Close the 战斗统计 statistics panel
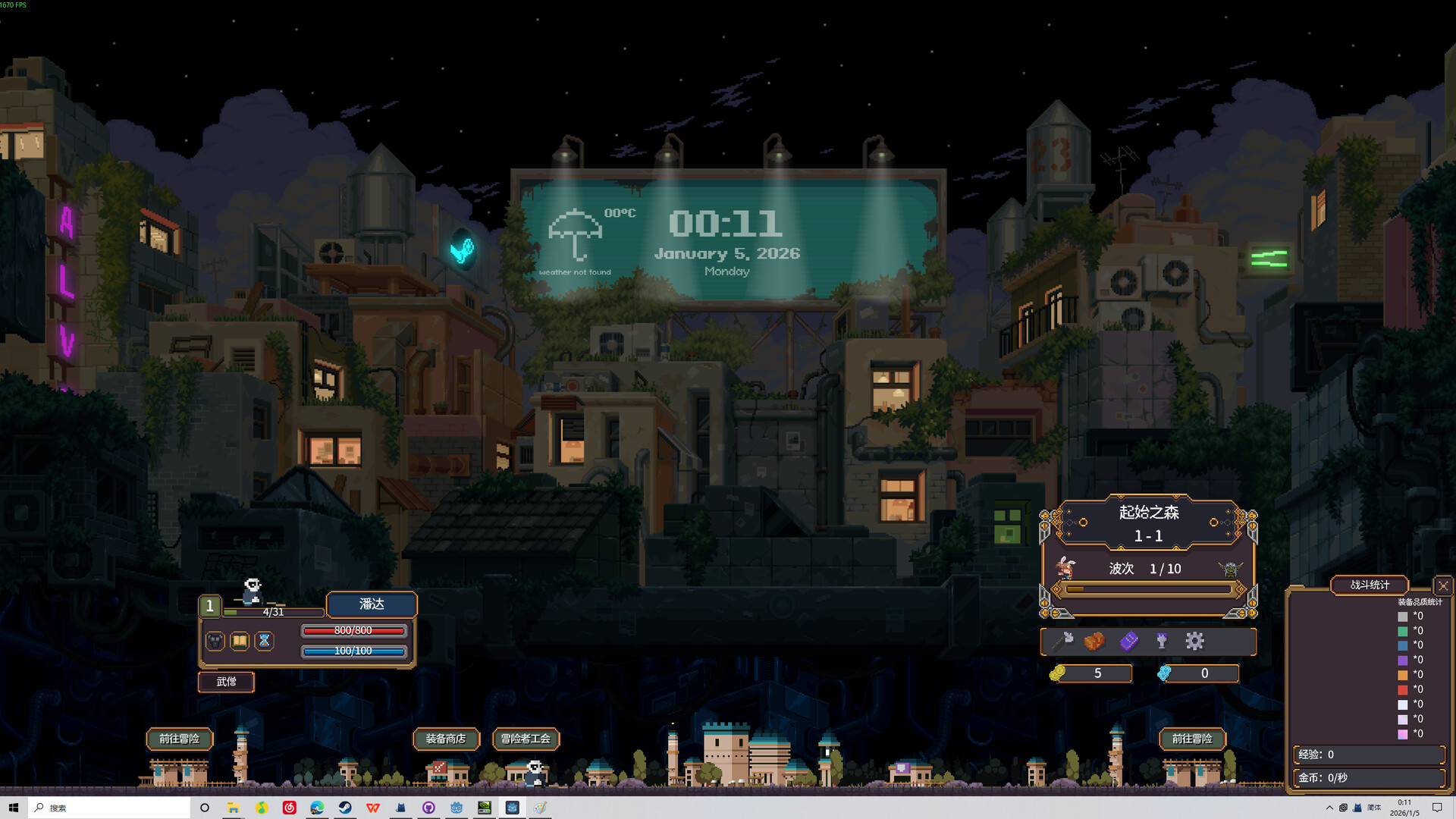 pos(1443,585)
